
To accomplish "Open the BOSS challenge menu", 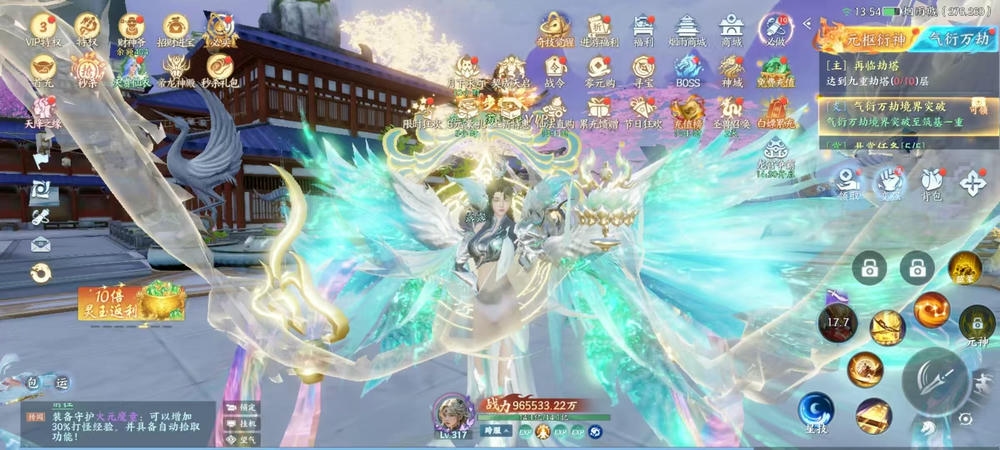I will point(688,70).
